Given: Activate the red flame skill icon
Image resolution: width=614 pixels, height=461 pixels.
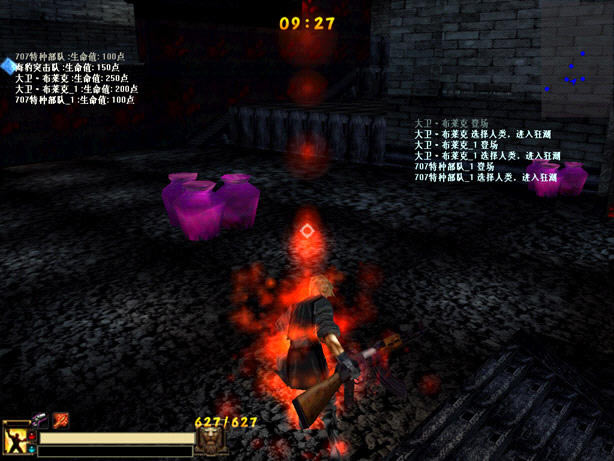Looking at the screenshot, I should tap(61, 419).
